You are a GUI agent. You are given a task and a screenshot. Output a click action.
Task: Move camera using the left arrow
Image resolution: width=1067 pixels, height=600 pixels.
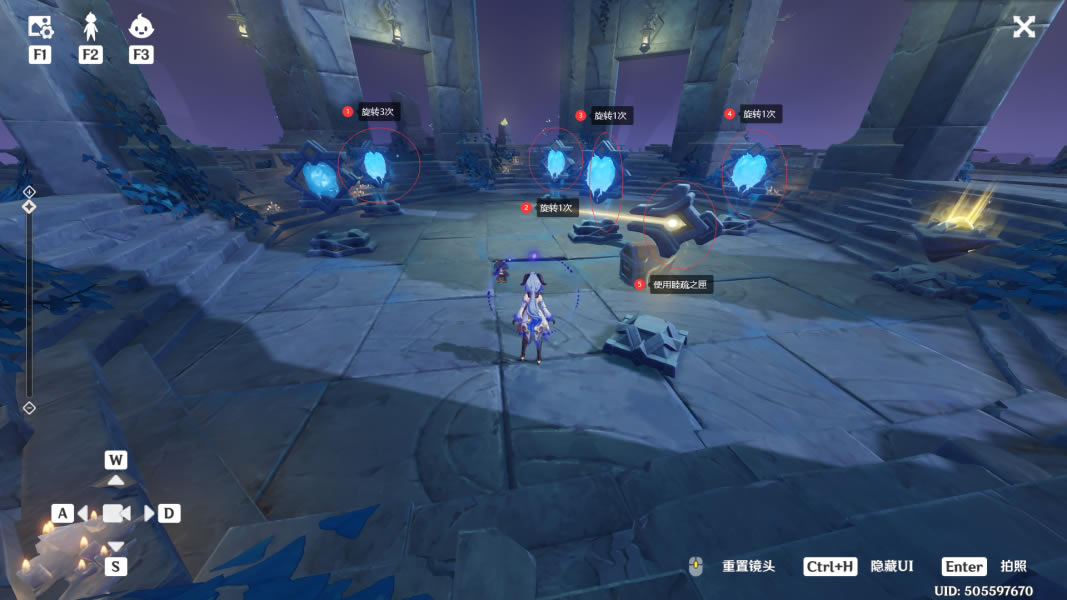click(x=84, y=513)
